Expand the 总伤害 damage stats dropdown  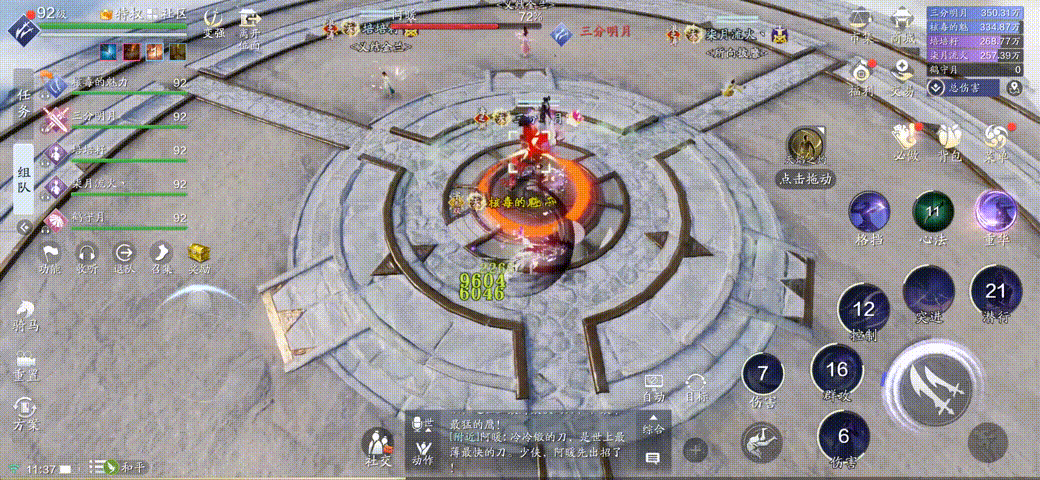click(x=937, y=87)
